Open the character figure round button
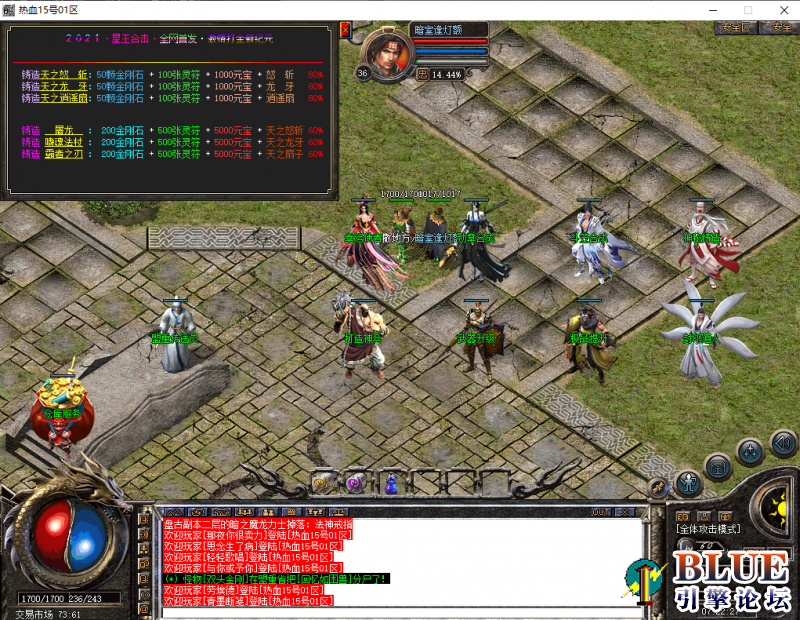Image resolution: width=800 pixels, height=620 pixels. pos(688,483)
